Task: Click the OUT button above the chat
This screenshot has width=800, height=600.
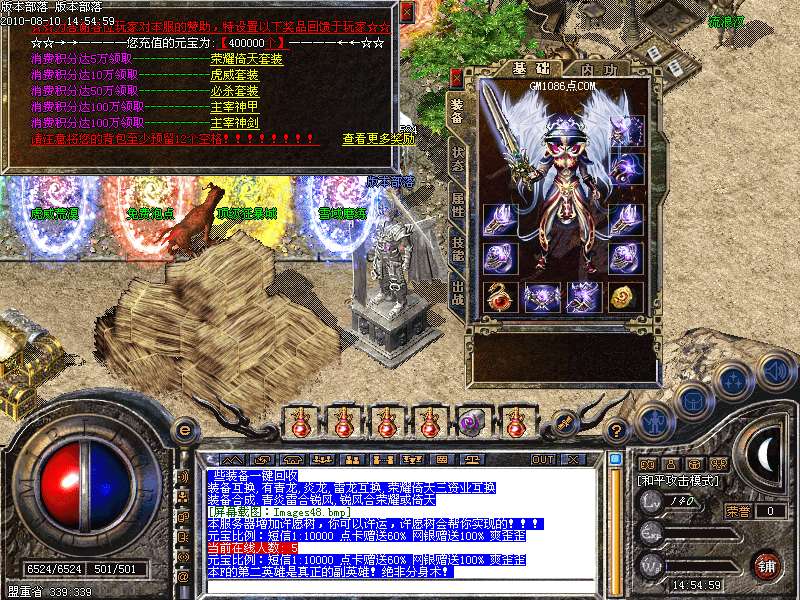Action: pos(543,459)
